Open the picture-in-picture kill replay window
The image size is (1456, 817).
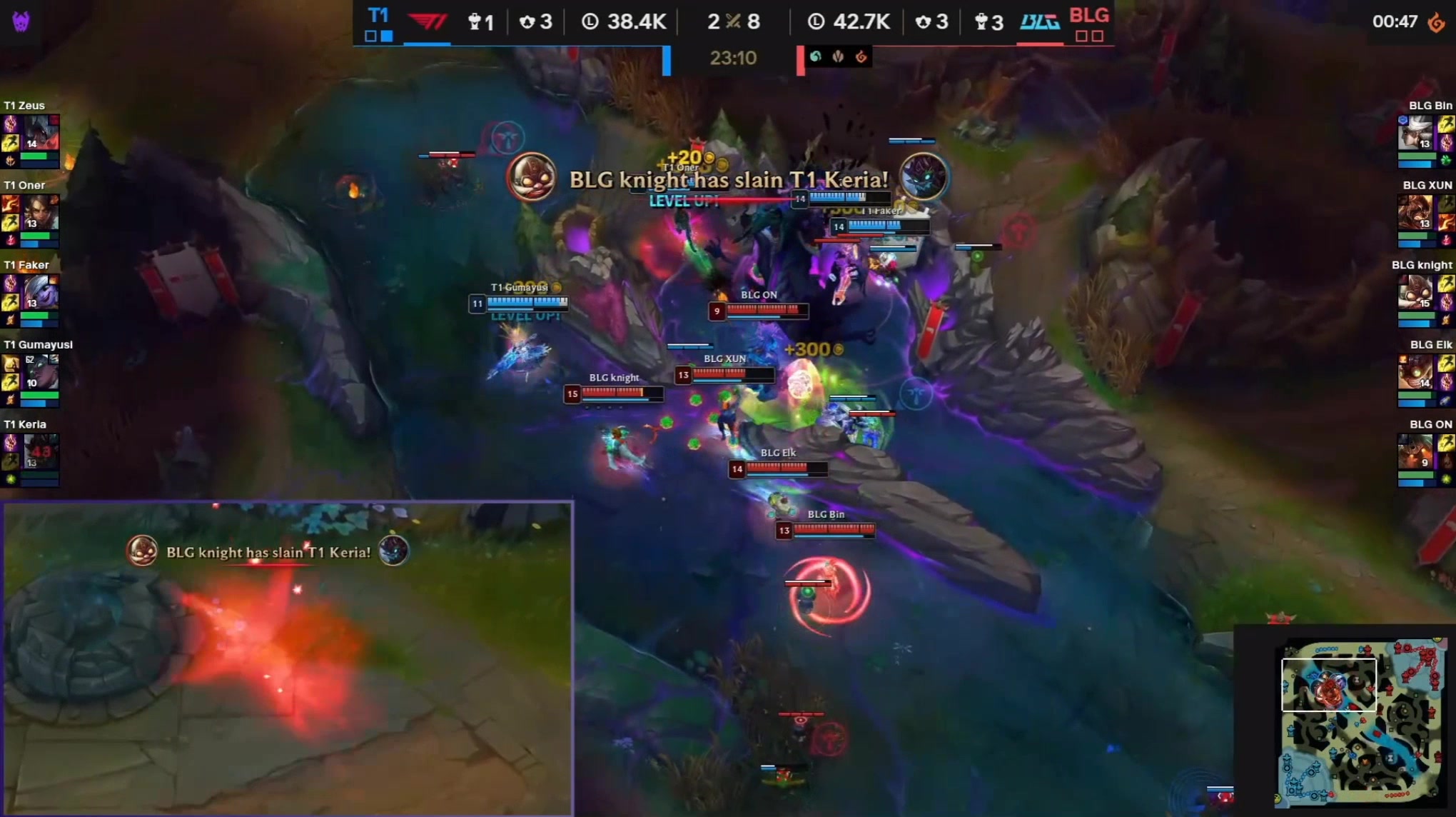click(x=287, y=658)
